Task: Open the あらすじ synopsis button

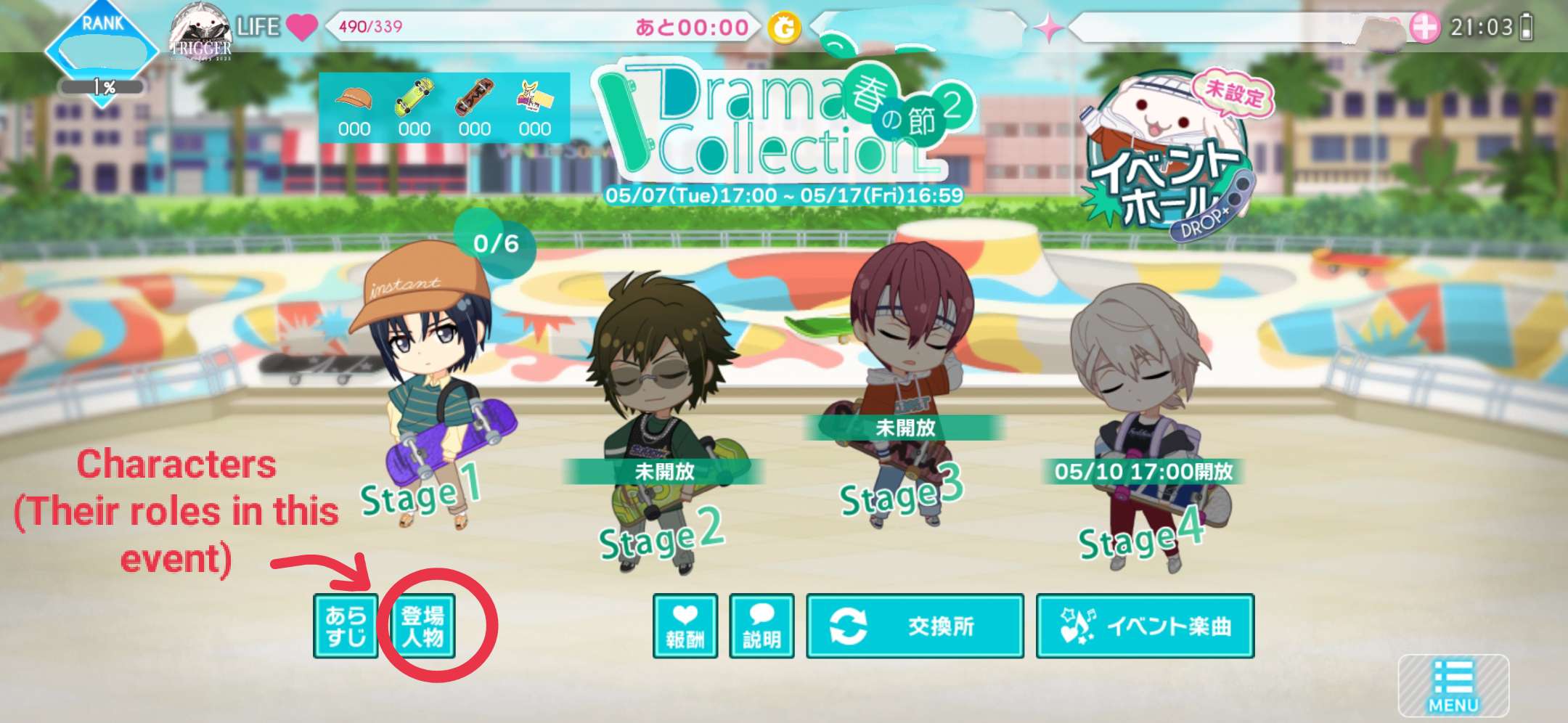Action: [x=346, y=626]
